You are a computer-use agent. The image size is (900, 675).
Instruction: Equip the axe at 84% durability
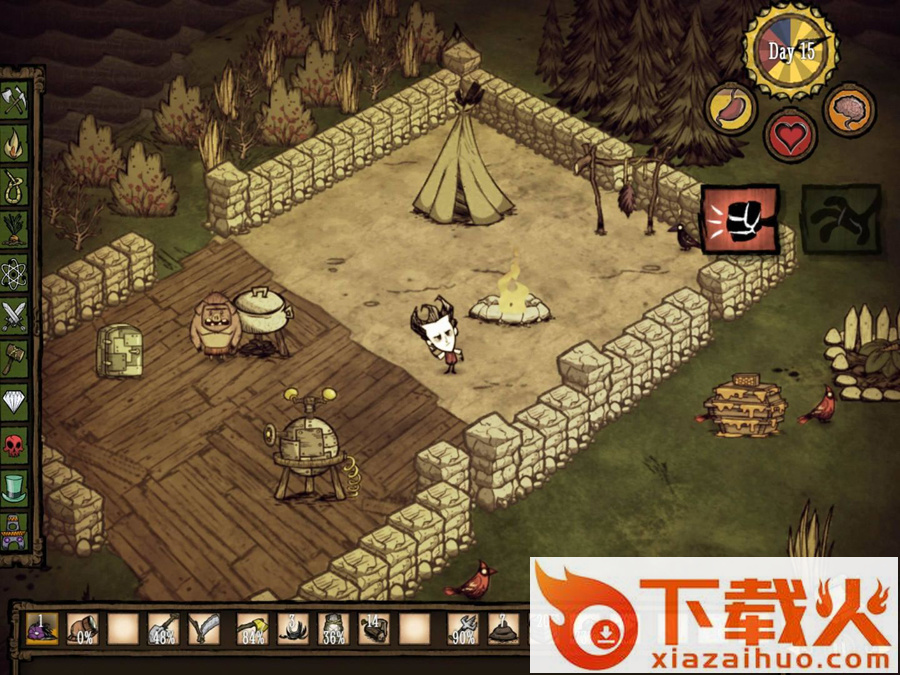click(251, 630)
